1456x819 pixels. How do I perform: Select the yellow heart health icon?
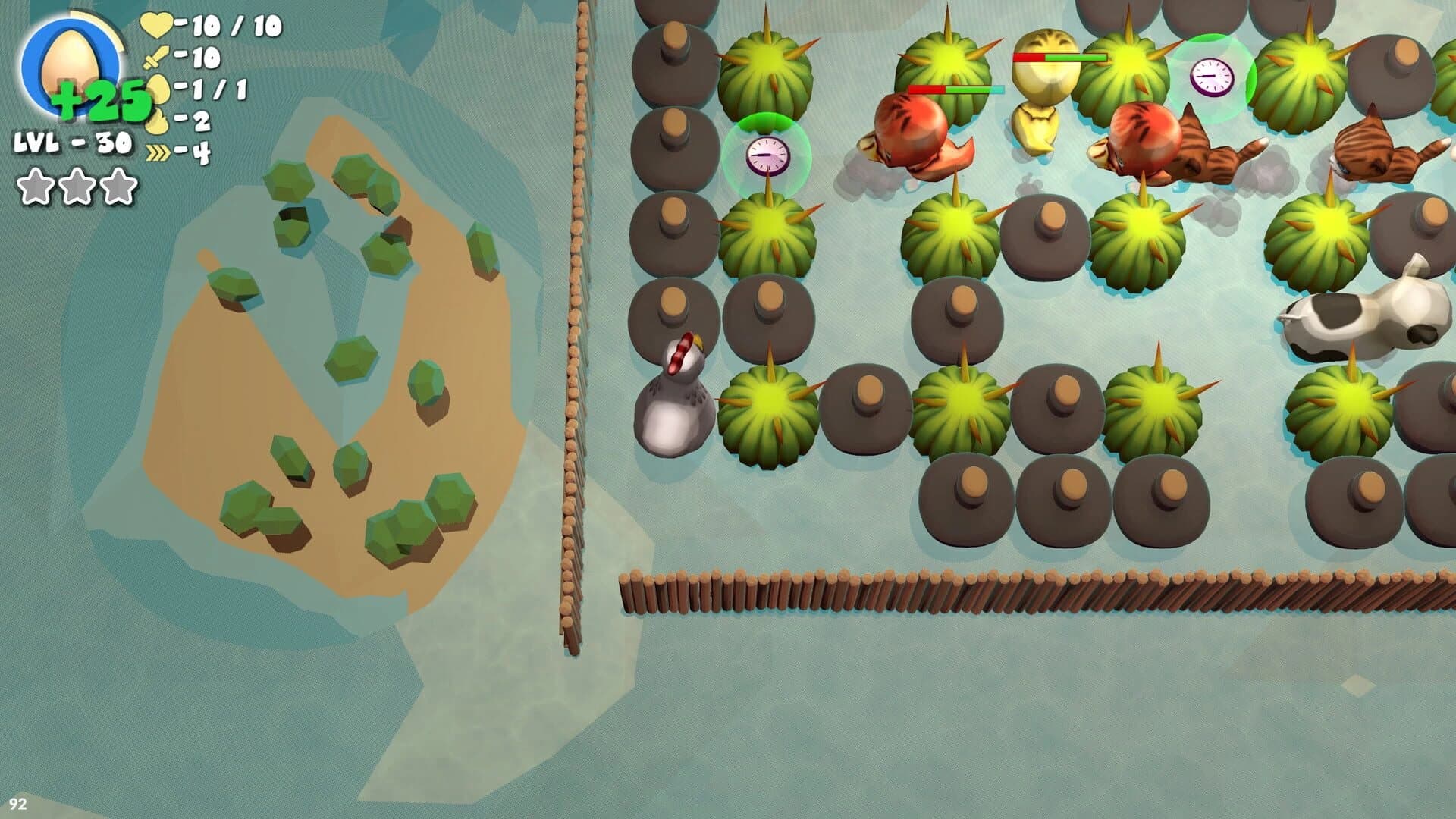154,25
